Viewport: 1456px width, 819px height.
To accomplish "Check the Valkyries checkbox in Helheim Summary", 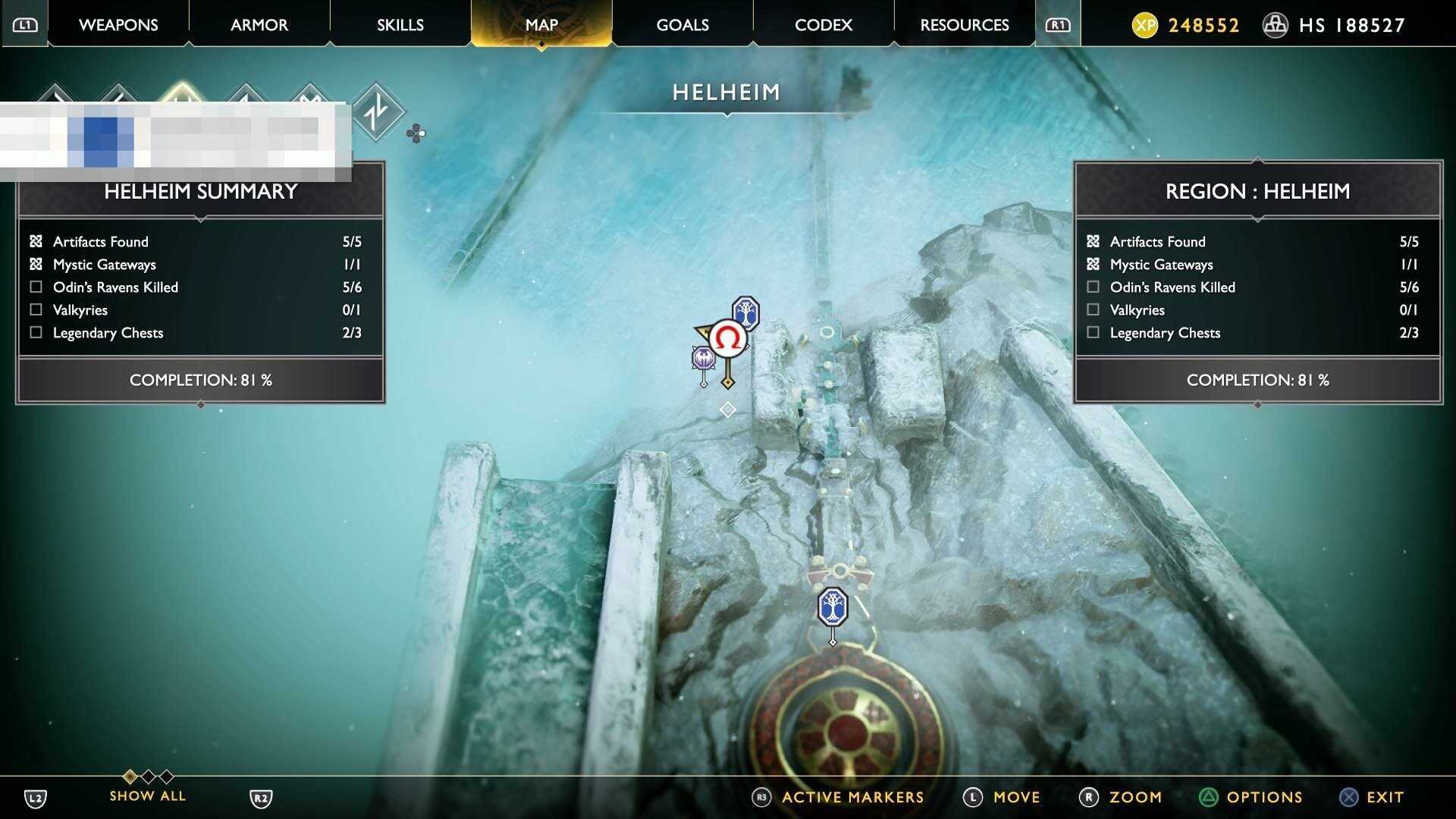I will [x=35, y=309].
